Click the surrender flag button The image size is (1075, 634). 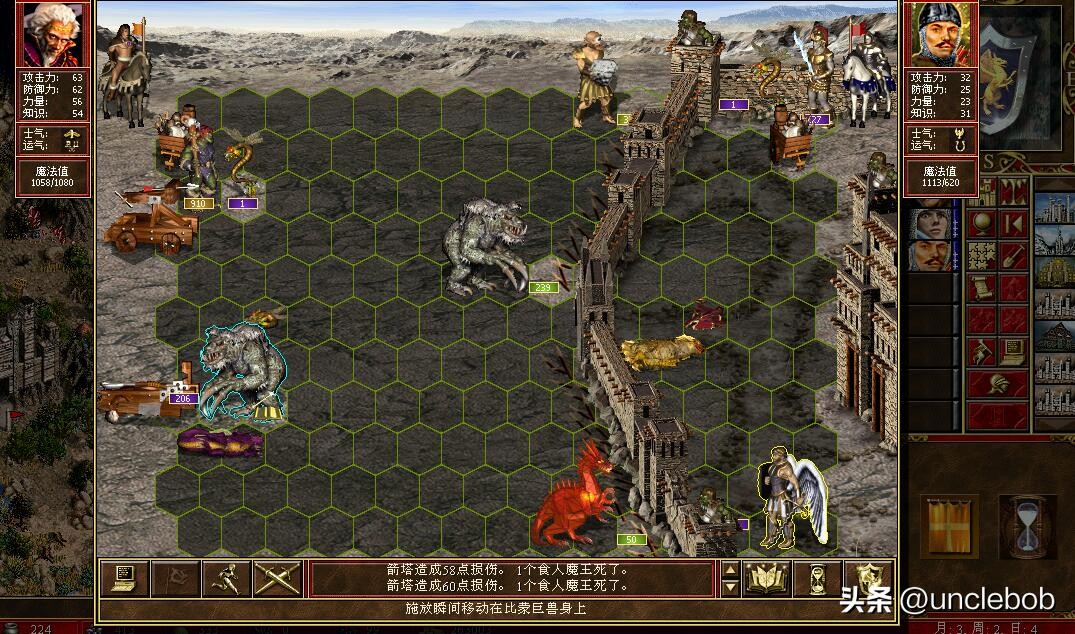[175, 578]
